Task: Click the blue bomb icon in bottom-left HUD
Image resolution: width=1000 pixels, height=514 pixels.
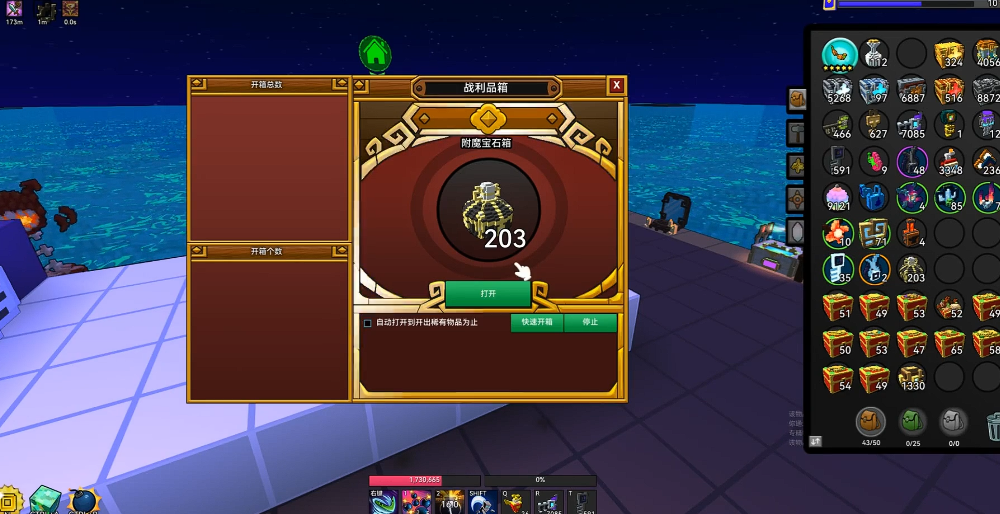Action: (82, 501)
